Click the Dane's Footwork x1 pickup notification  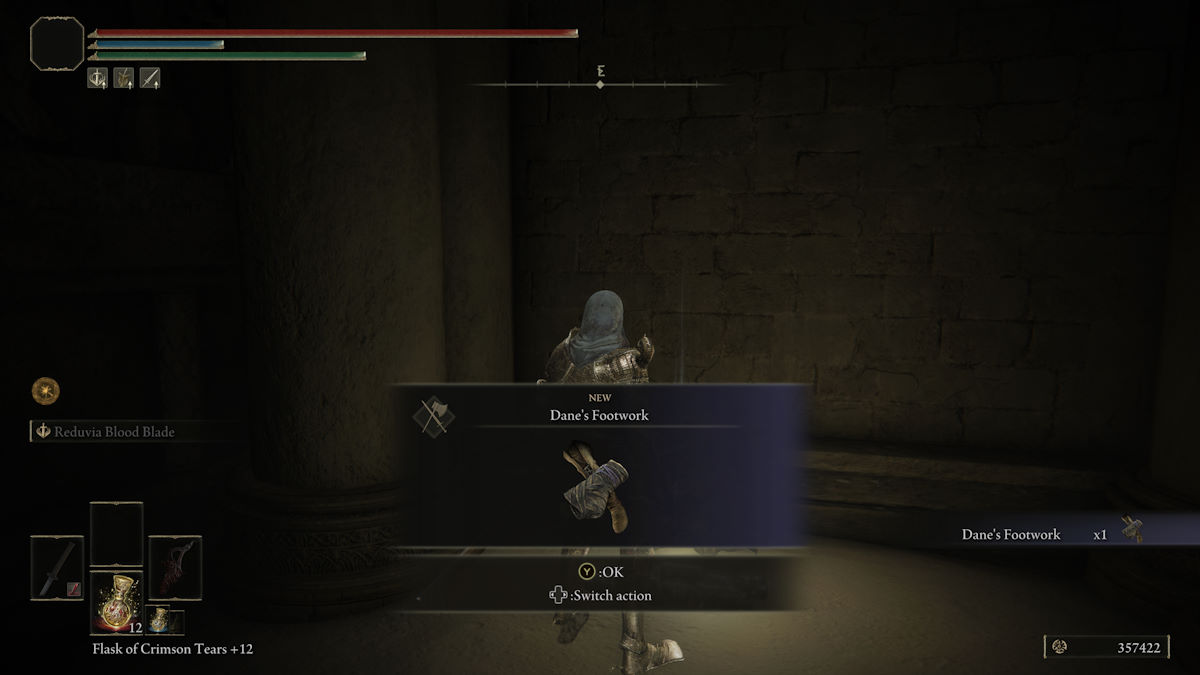pos(1050,534)
